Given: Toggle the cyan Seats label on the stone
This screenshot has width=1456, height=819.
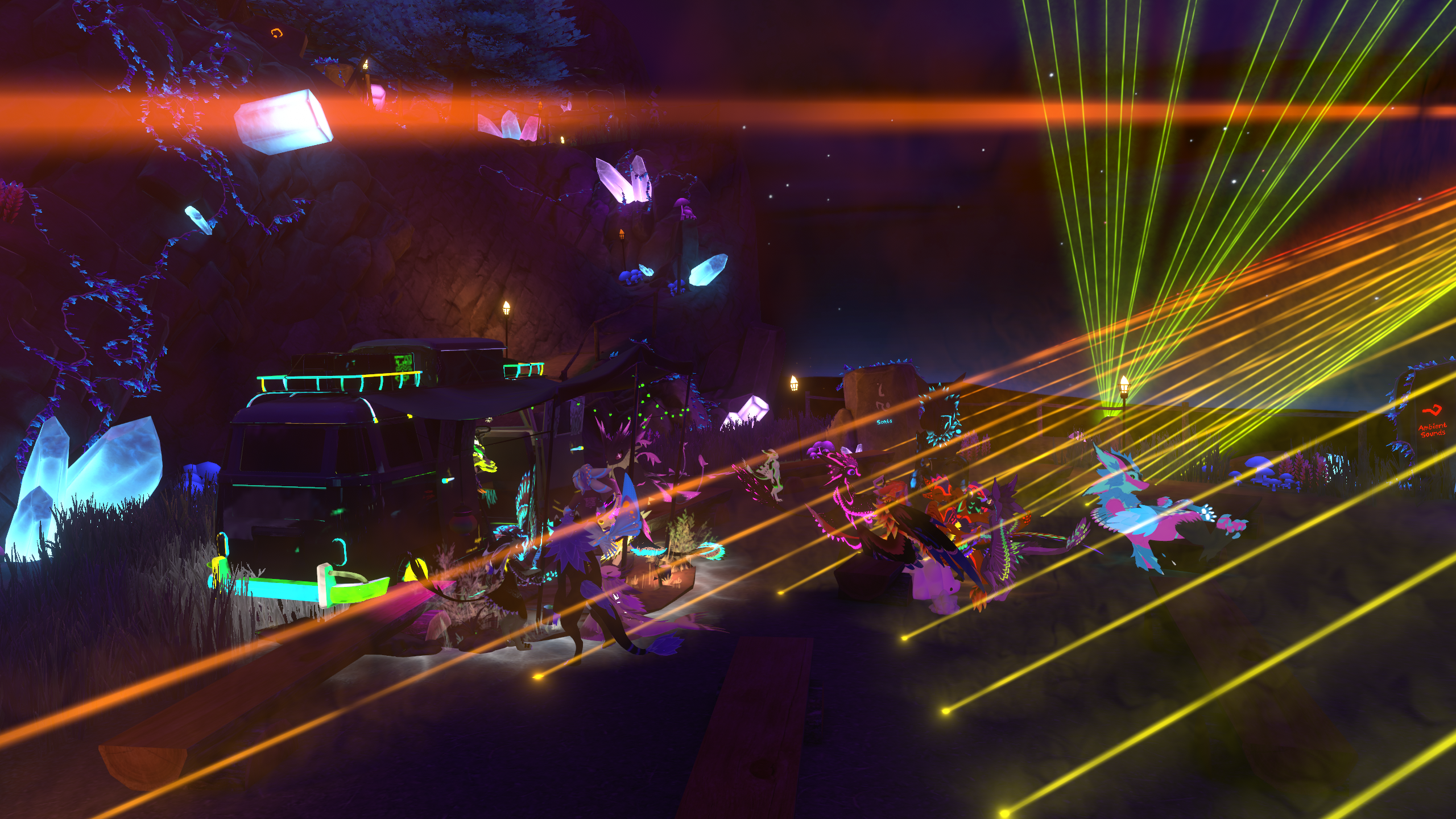Looking at the screenshot, I should (884, 421).
